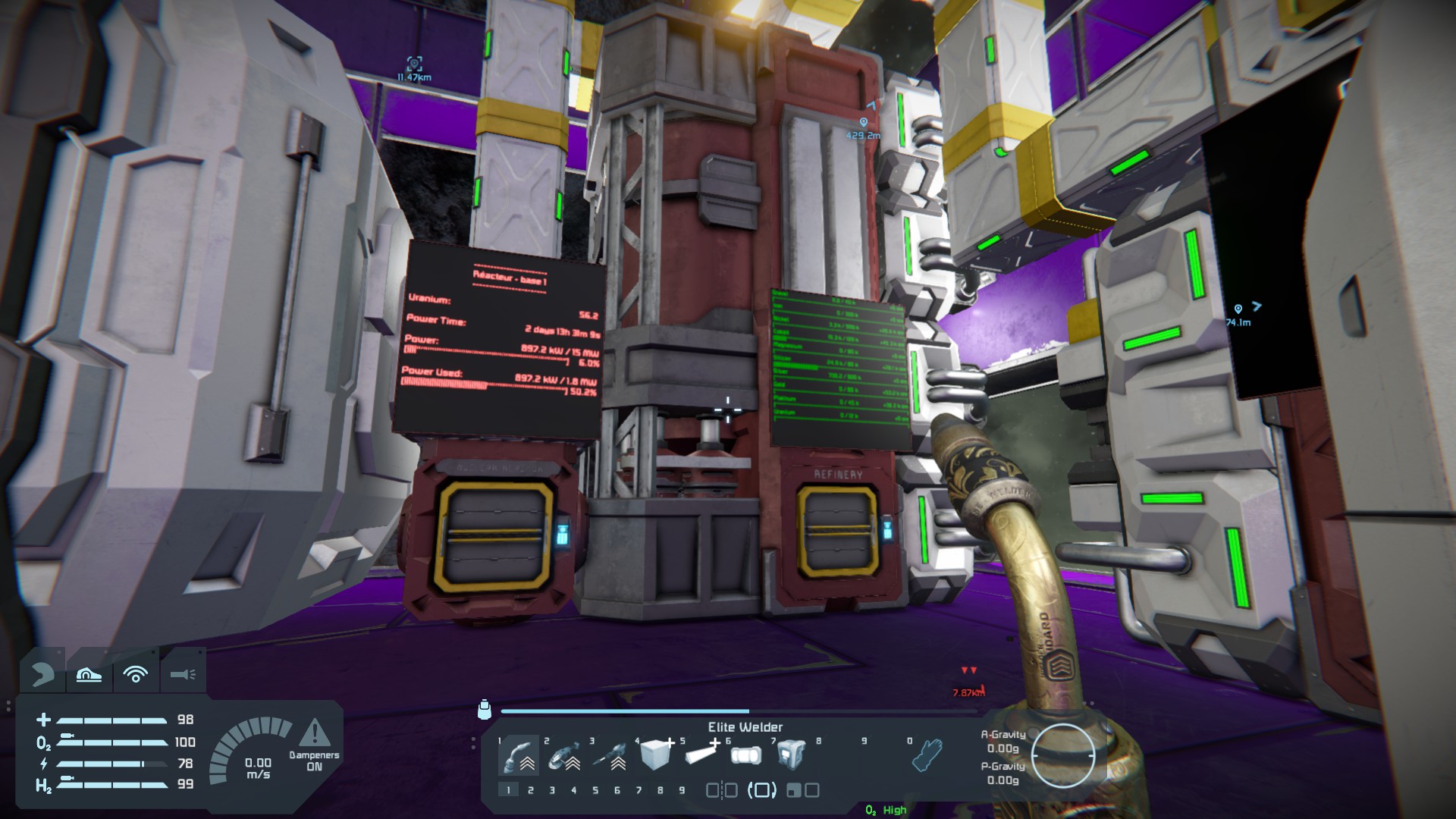Toggle the flashlight icon
This screenshot has height=819, width=1456.
pyautogui.click(x=183, y=673)
